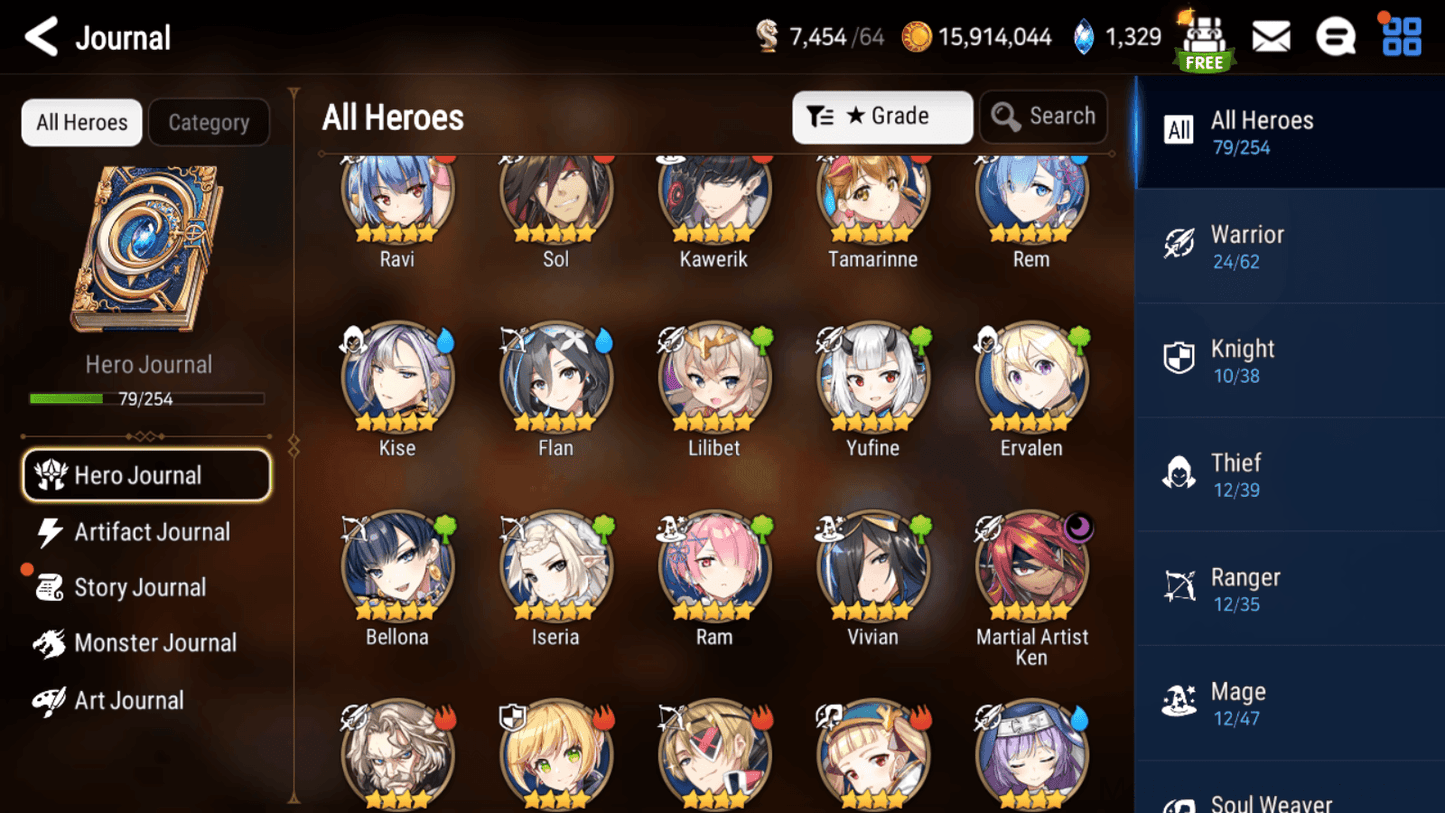Select the Mage class filter
The height and width of the screenshot is (813, 1445).
pos(1289,702)
